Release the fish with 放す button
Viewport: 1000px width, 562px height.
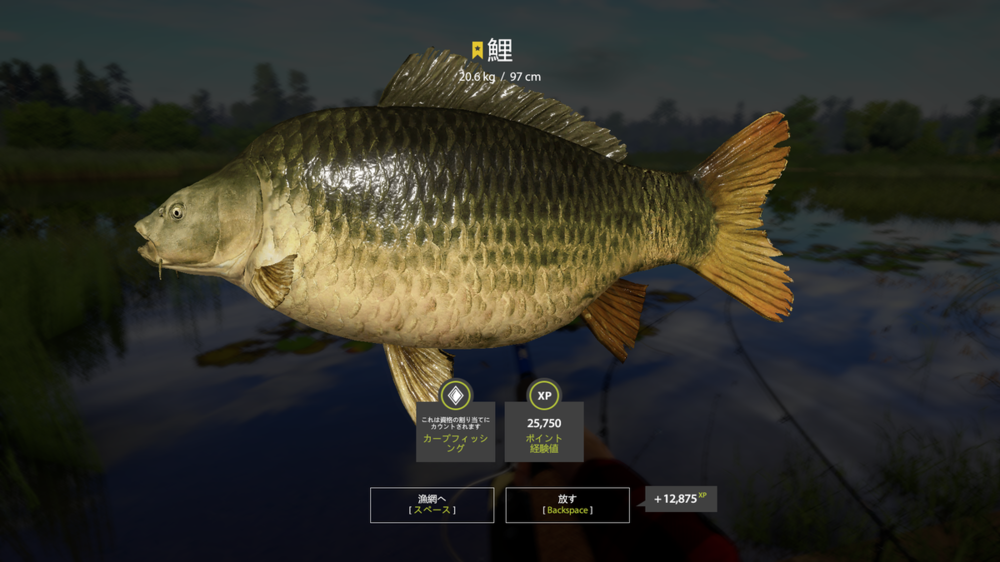[567, 504]
